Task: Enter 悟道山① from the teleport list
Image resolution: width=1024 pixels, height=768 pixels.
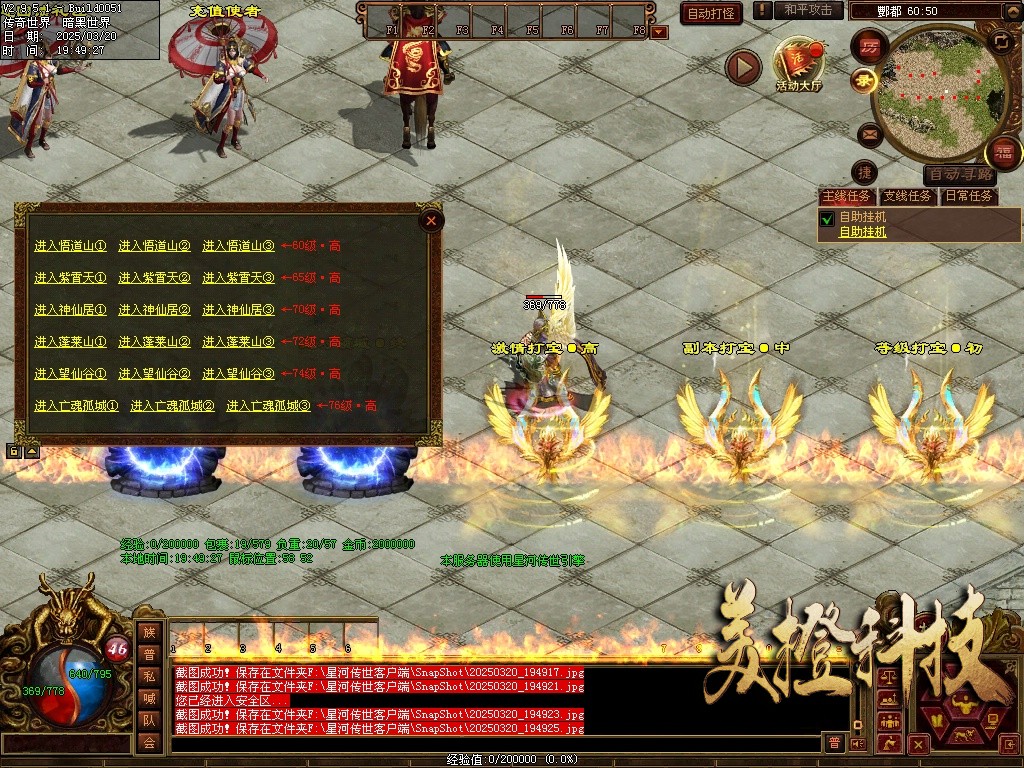Action: point(70,246)
